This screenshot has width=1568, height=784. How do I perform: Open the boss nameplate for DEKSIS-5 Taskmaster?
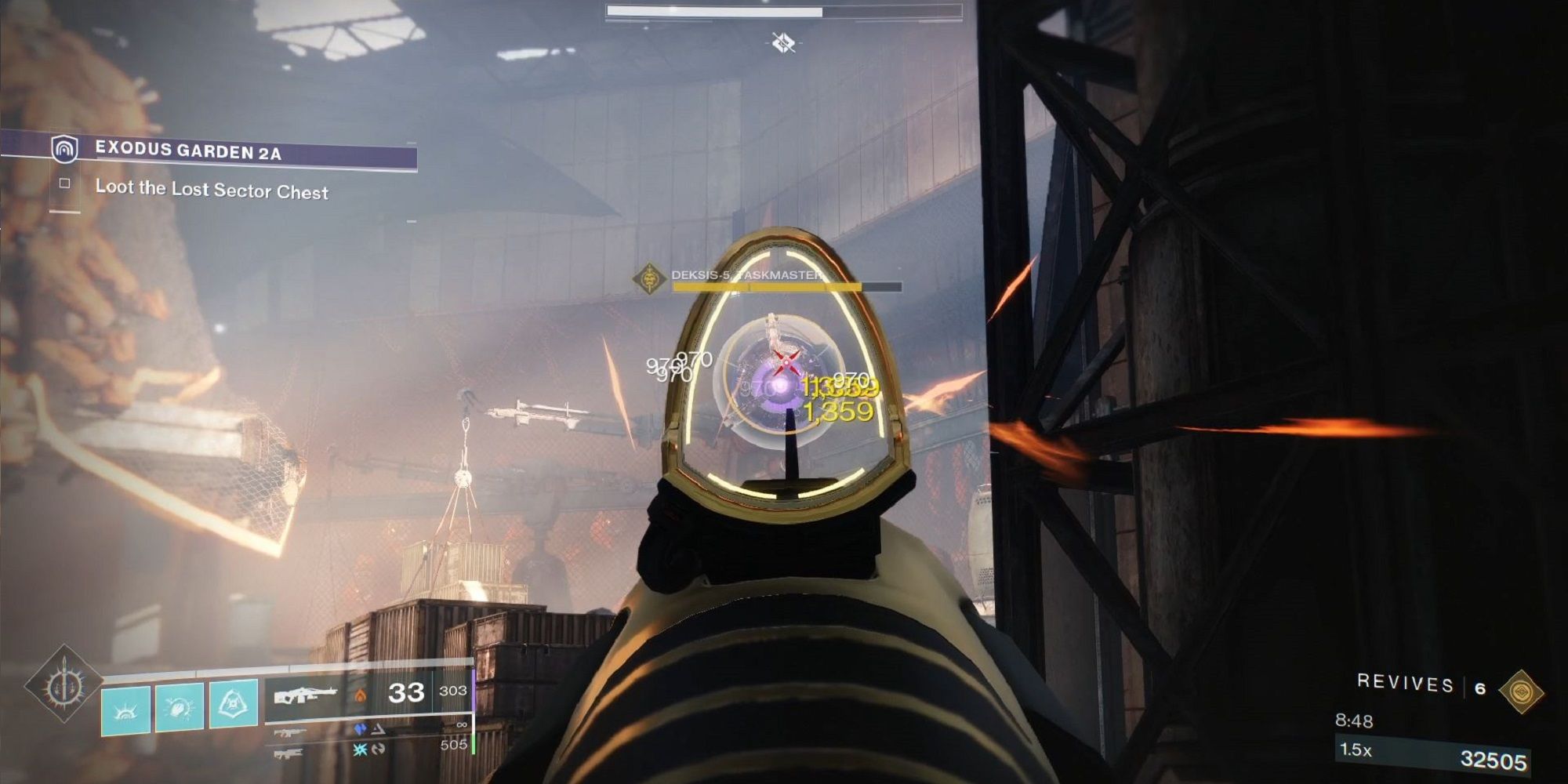[x=745, y=277]
